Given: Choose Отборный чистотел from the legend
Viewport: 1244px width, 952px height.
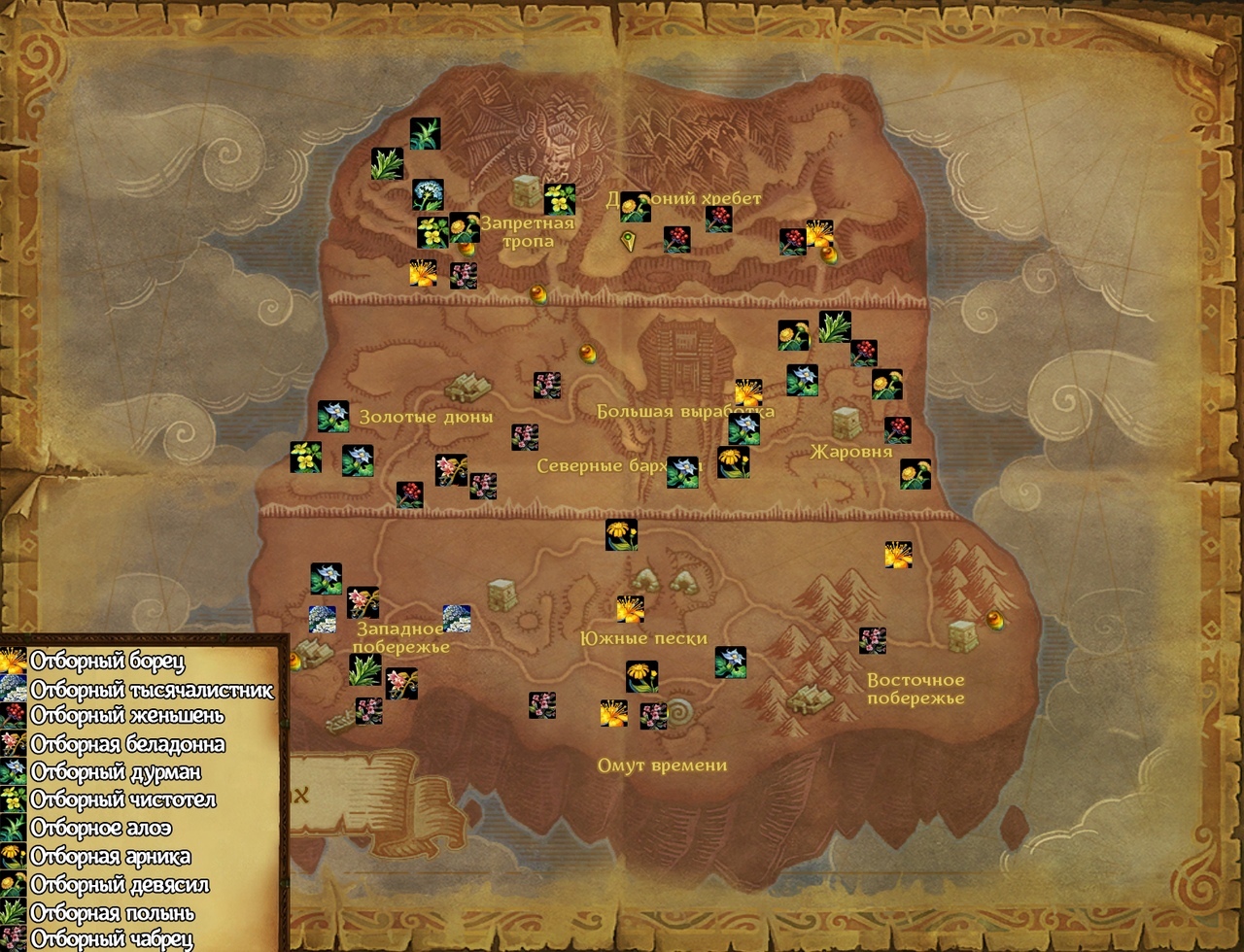Looking at the screenshot, I should 122,800.
